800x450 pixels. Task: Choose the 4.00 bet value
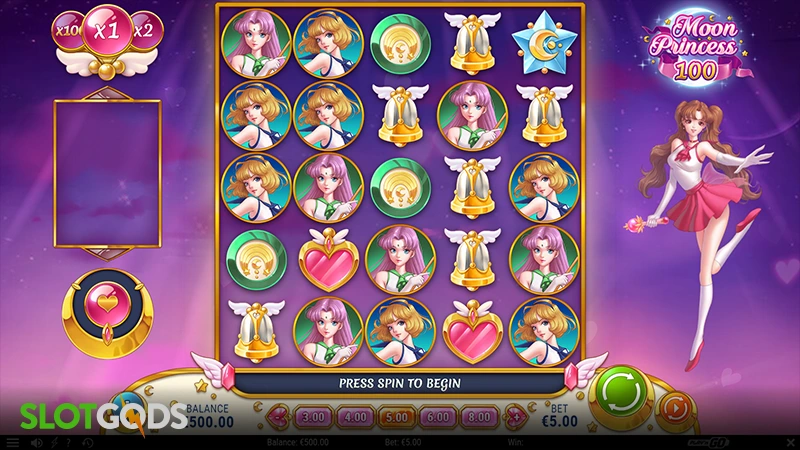pos(356,414)
